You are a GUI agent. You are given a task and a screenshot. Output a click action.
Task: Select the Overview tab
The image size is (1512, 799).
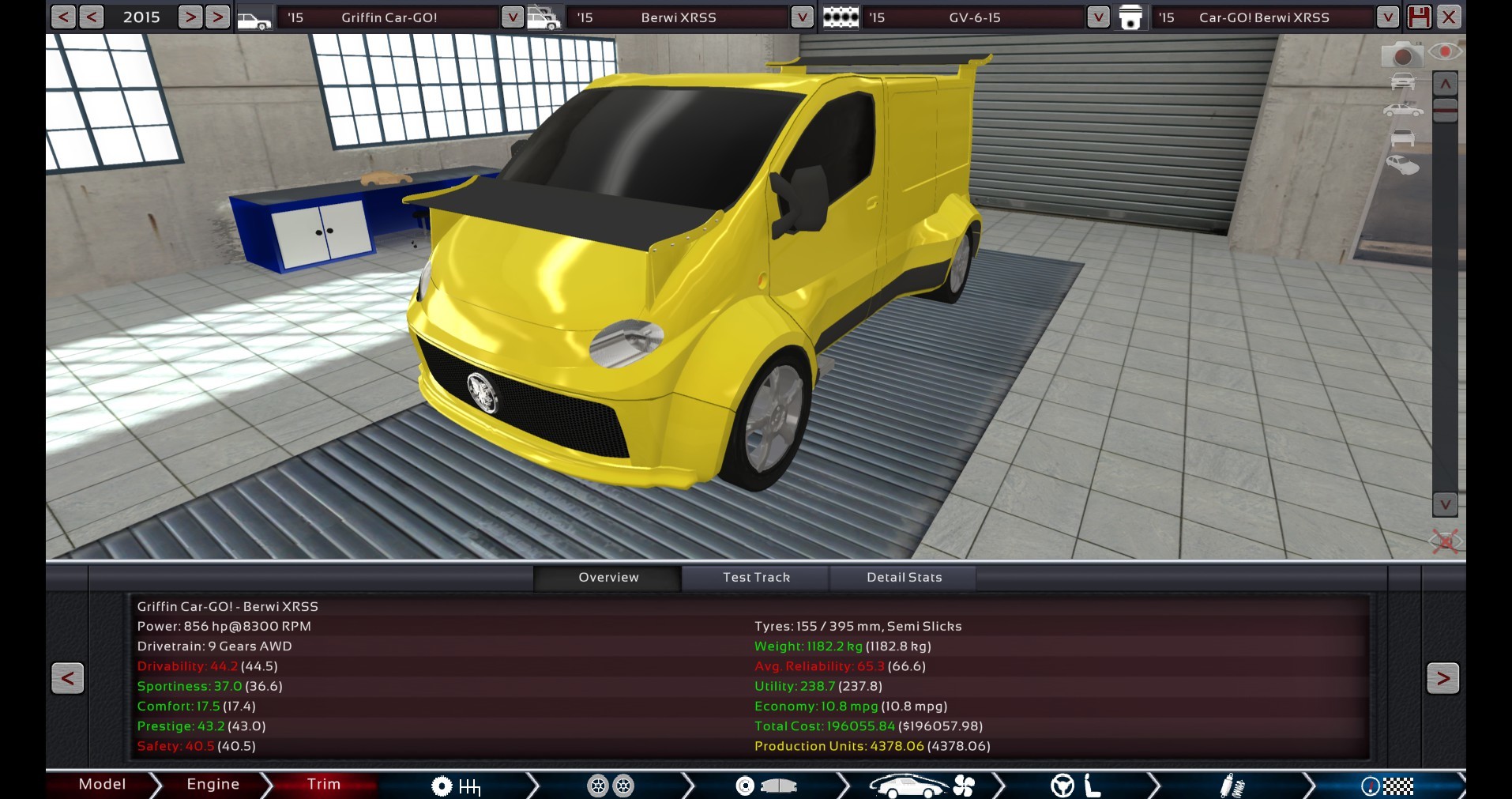(608, 578)
